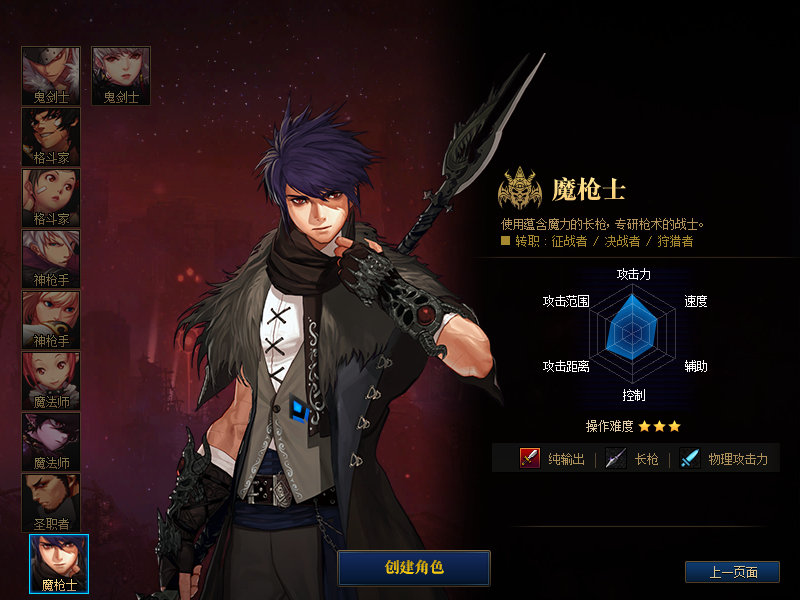The height and width of the screenshot is (600, 800).
Task: Select the highlighted 魔枪士 class portrait
Action: (x=59, y=563)
